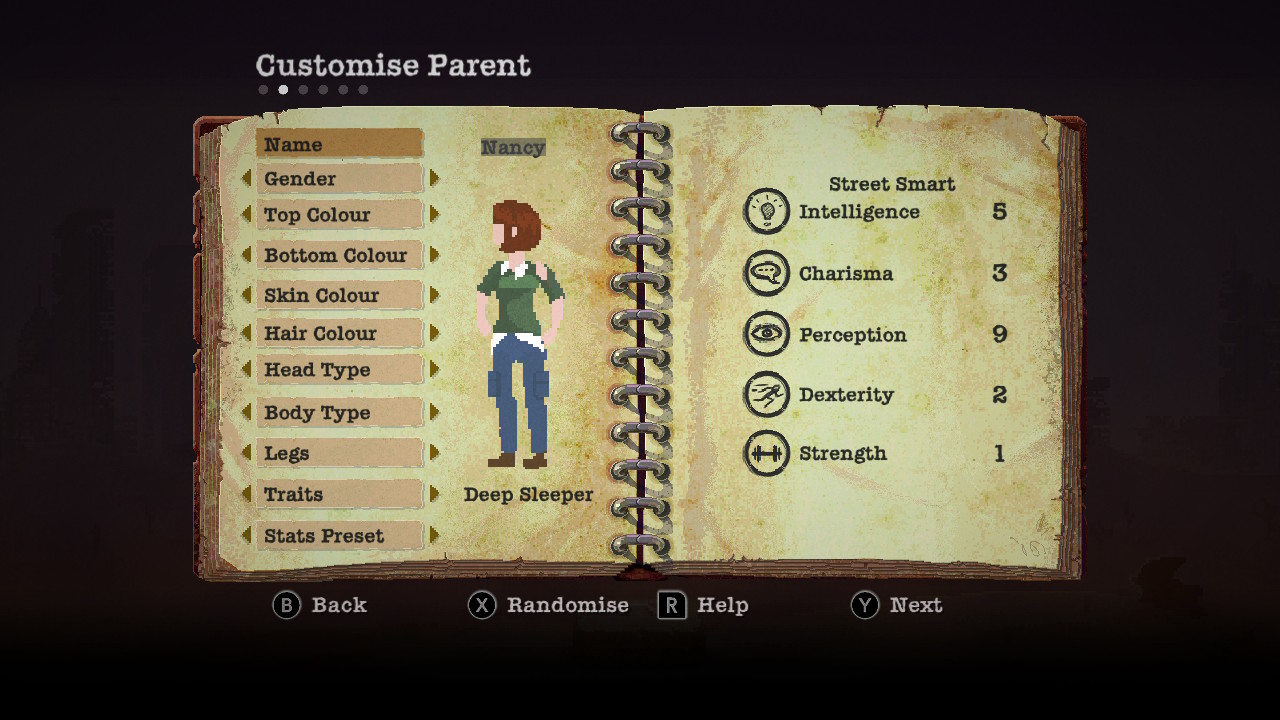
Task: Select the Traits option
Action: click(x=339, y=494)
